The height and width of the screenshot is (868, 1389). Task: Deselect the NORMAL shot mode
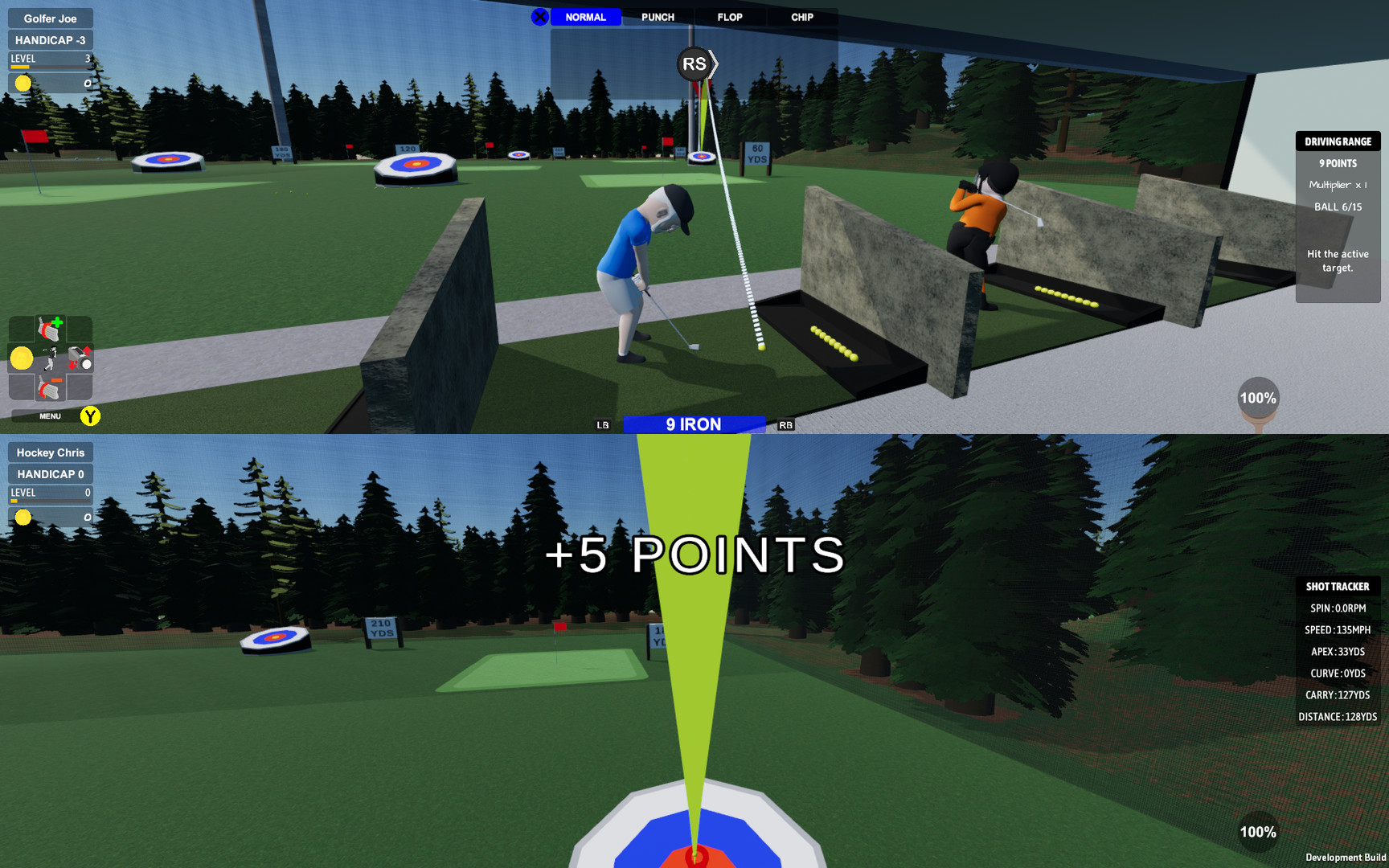(585, 17)
